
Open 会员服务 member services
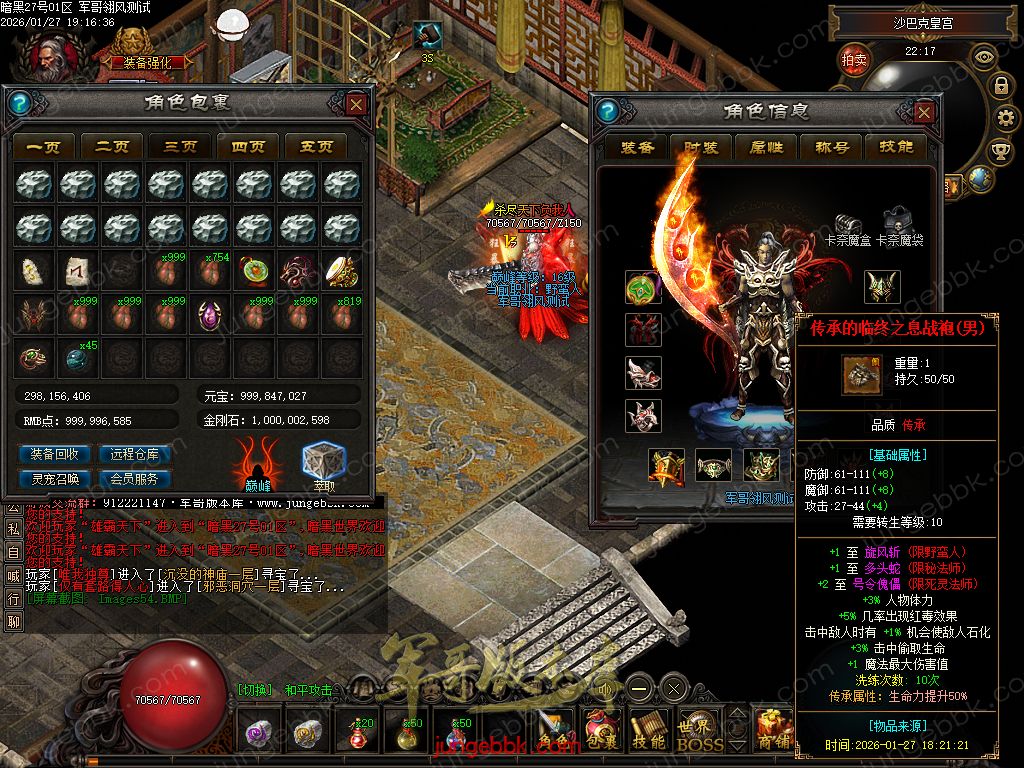135,478
